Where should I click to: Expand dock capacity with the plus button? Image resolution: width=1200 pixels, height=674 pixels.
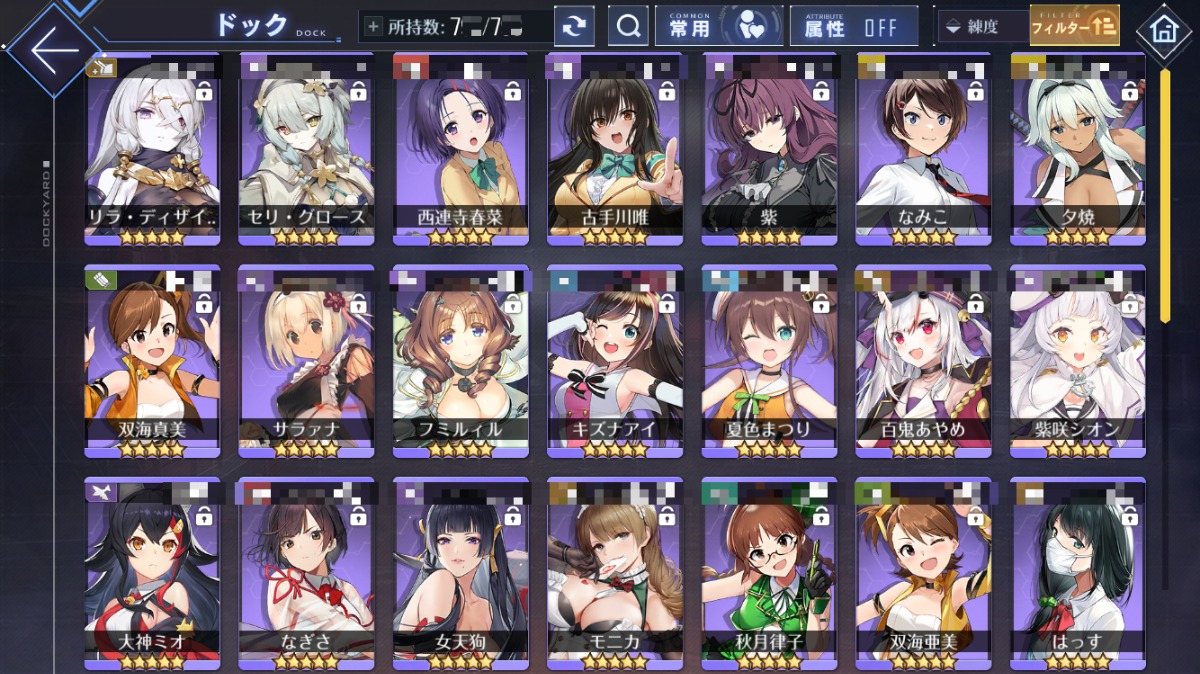374,27
